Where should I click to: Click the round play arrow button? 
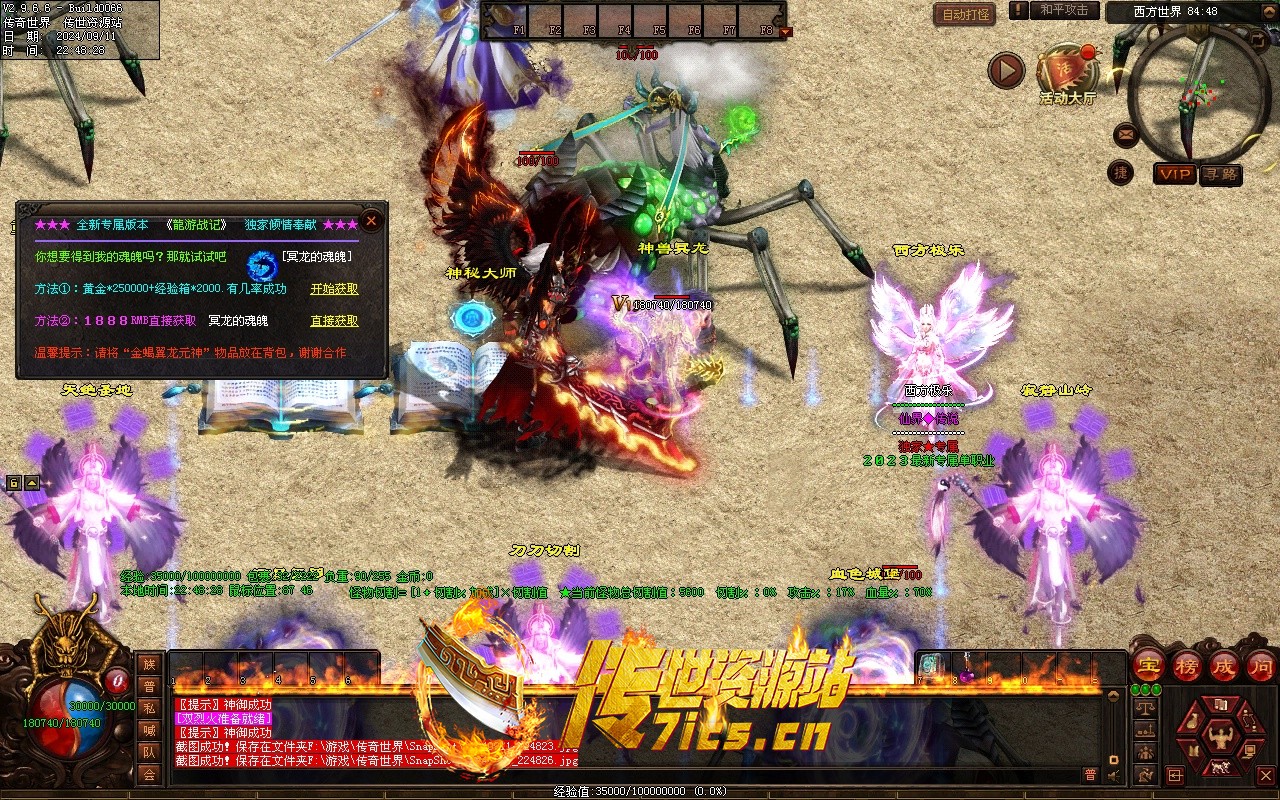point(1006,71)
